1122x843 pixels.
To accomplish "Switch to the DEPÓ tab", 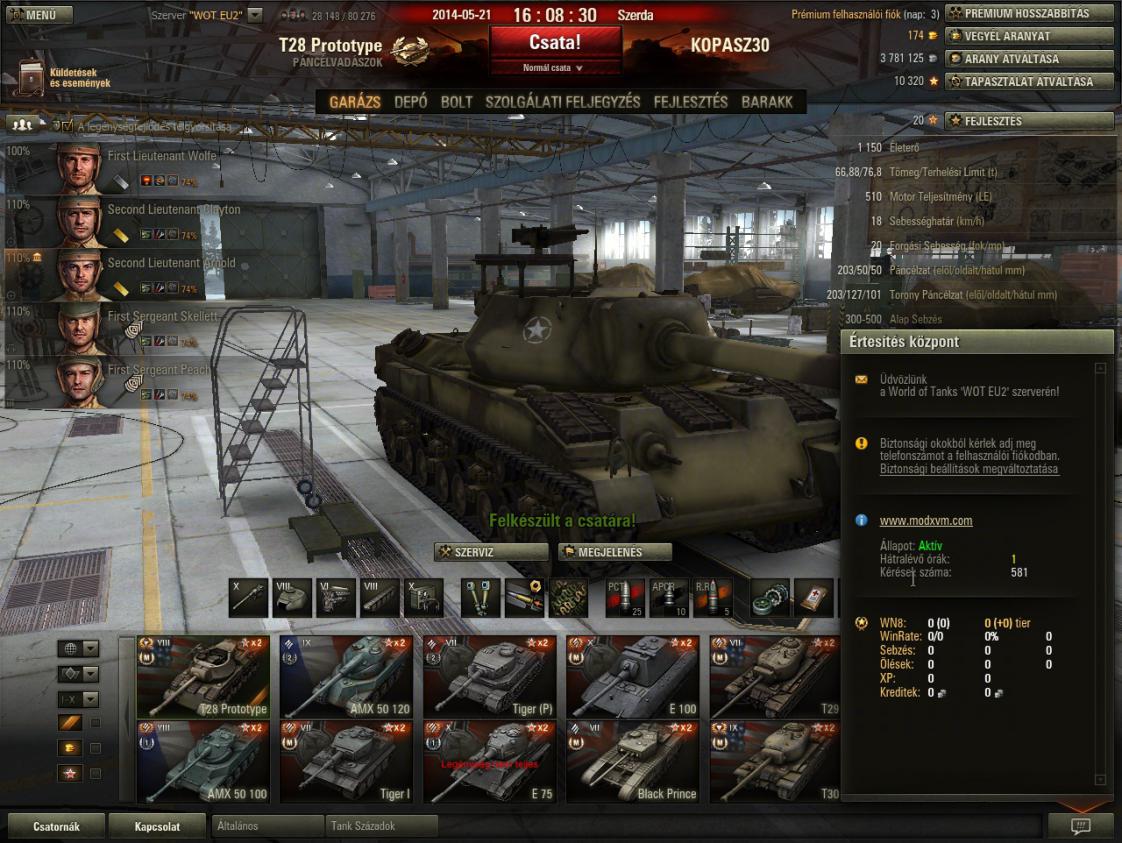I will pyautogui.click(x=410, y=102).
